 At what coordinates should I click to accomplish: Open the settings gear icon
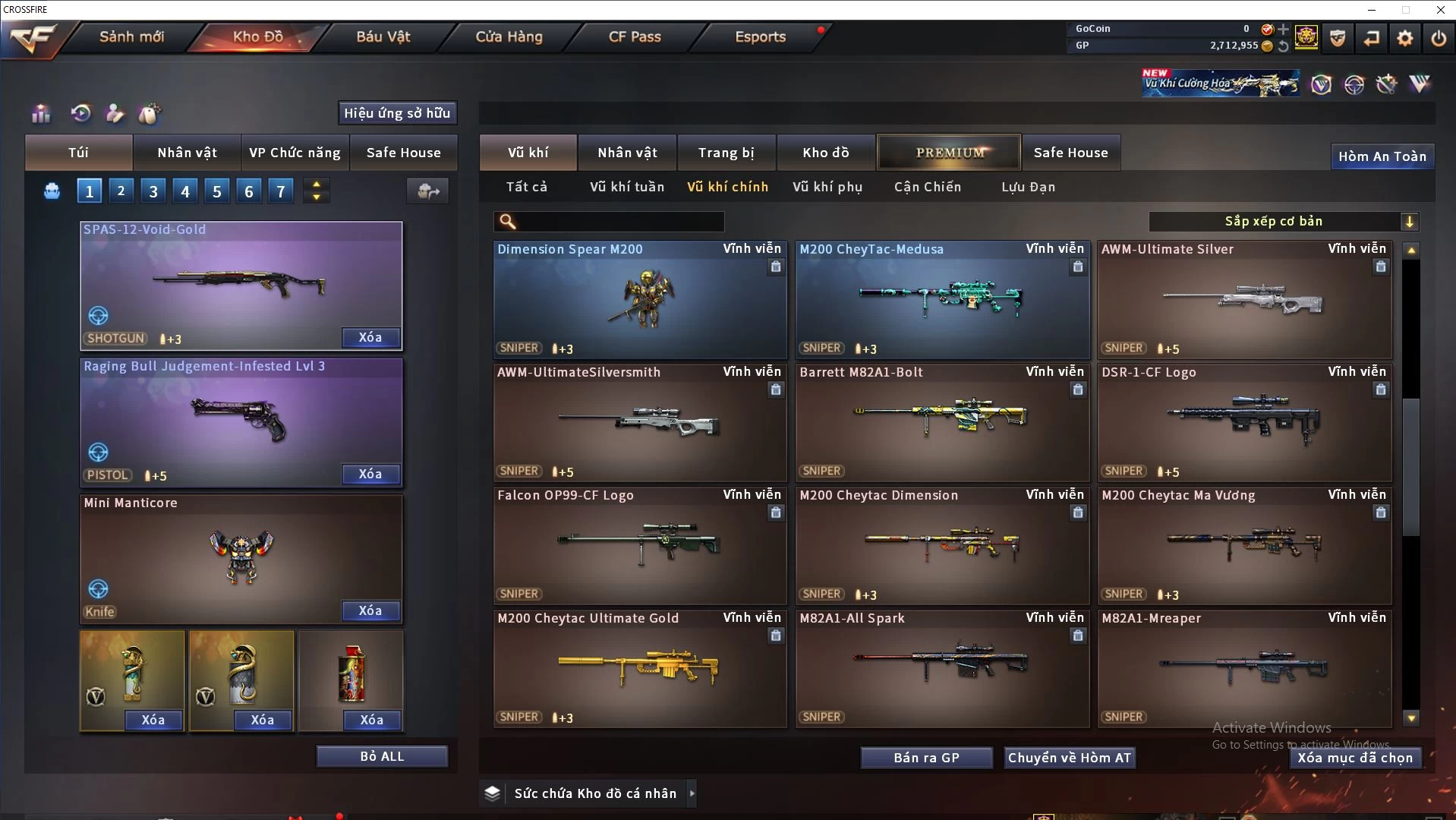click(1404, 37)
